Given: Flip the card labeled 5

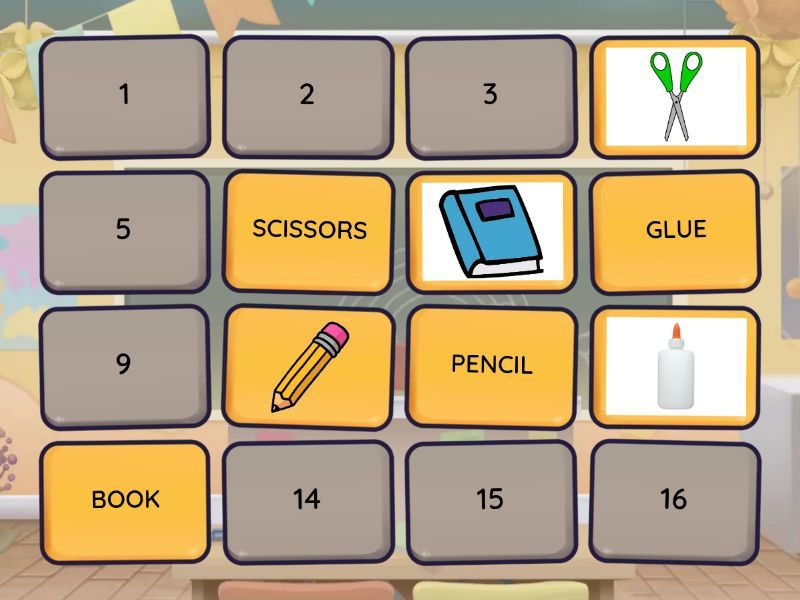Looking at the screenshot, I should point(124,230).
